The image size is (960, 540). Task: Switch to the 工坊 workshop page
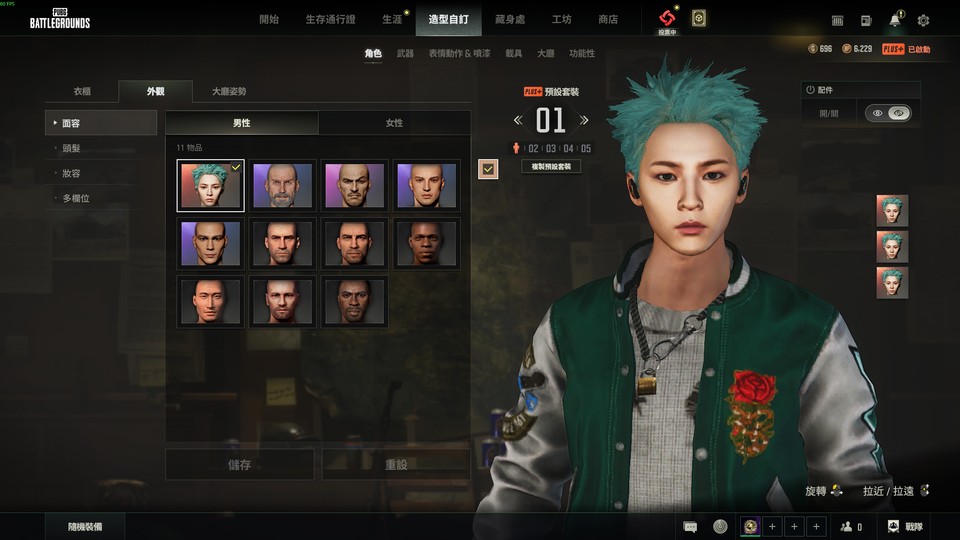tap(562, 19)
